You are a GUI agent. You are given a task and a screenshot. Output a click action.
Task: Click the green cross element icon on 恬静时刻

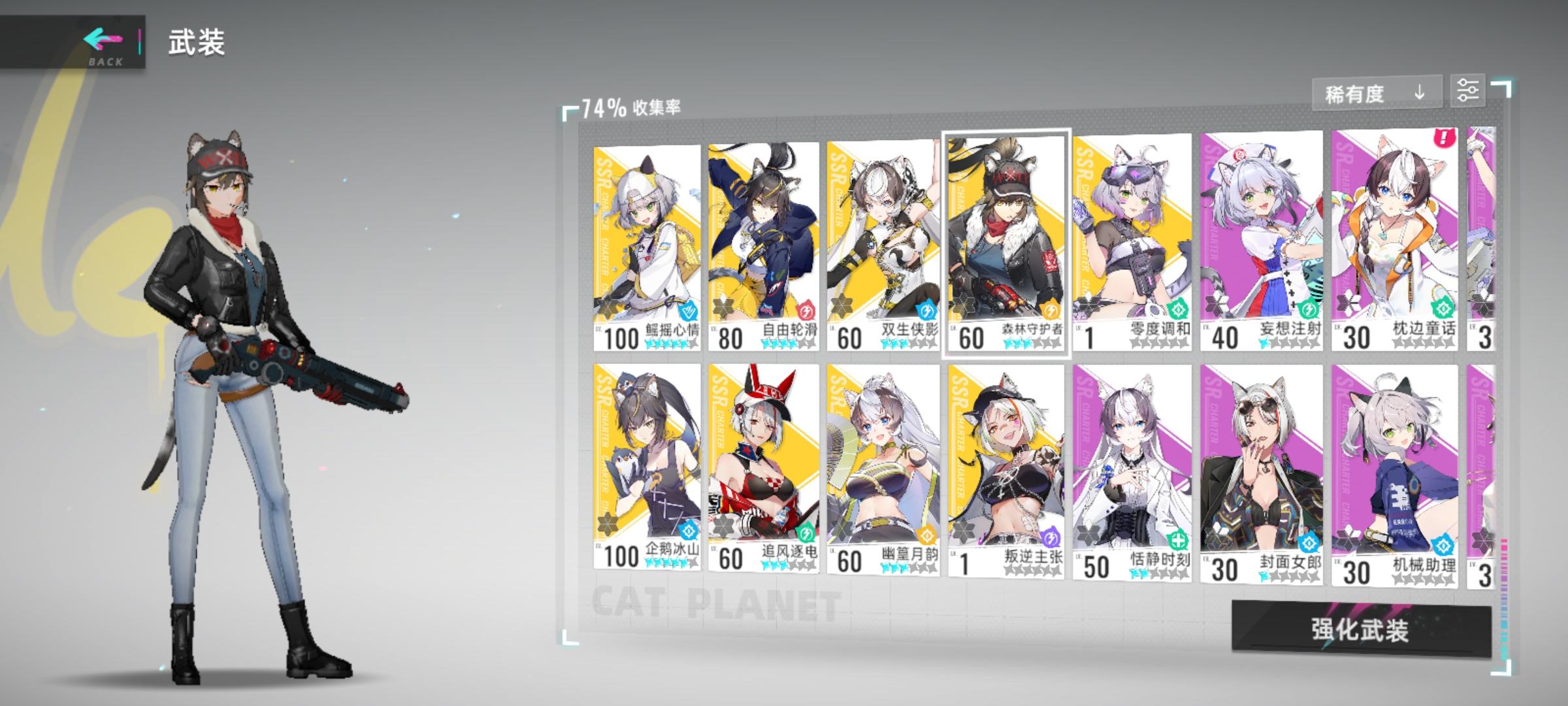(x=1177, y=539)
